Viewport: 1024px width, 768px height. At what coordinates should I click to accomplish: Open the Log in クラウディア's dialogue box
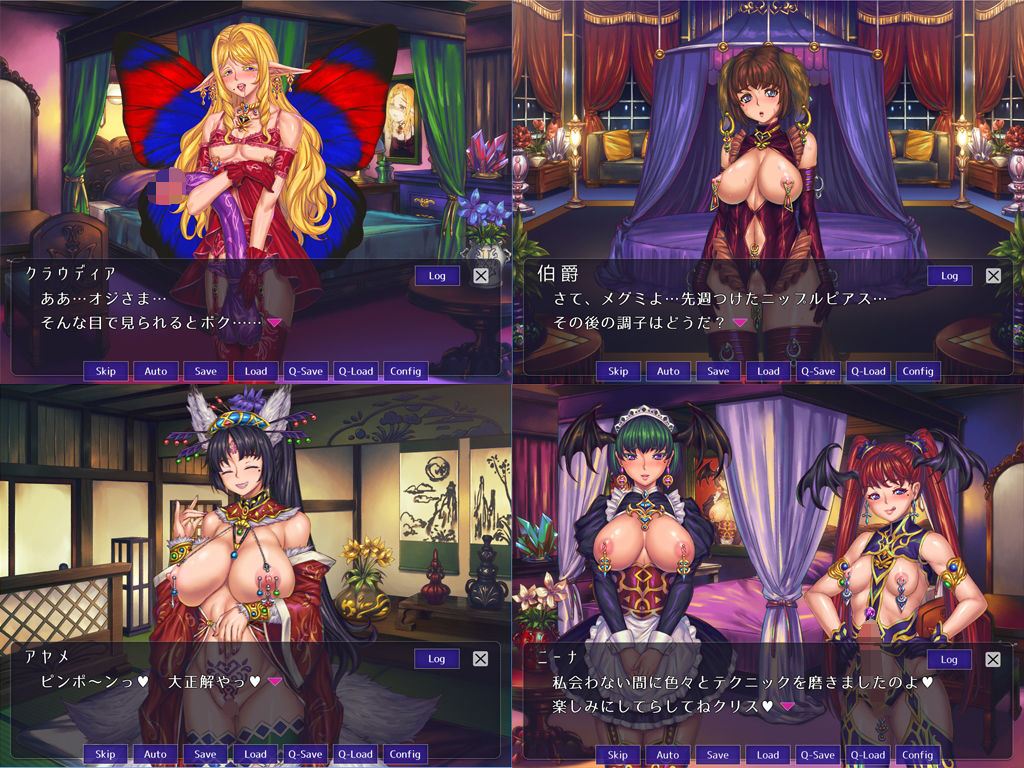tap(437, 275)
